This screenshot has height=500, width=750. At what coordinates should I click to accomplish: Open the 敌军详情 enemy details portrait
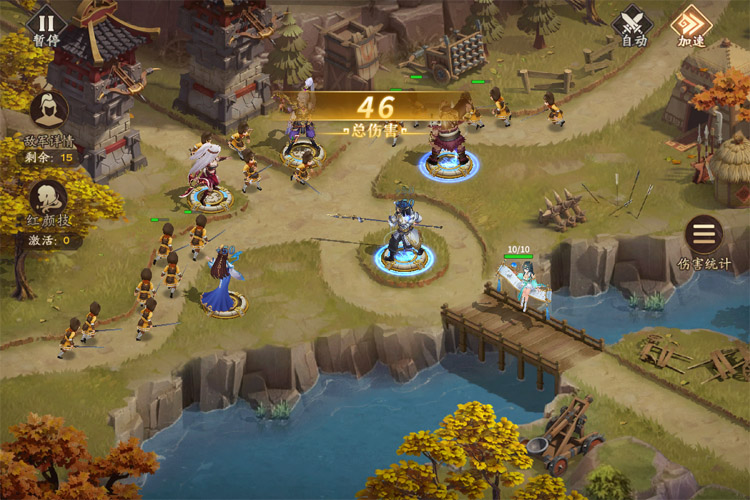[49, 112]
